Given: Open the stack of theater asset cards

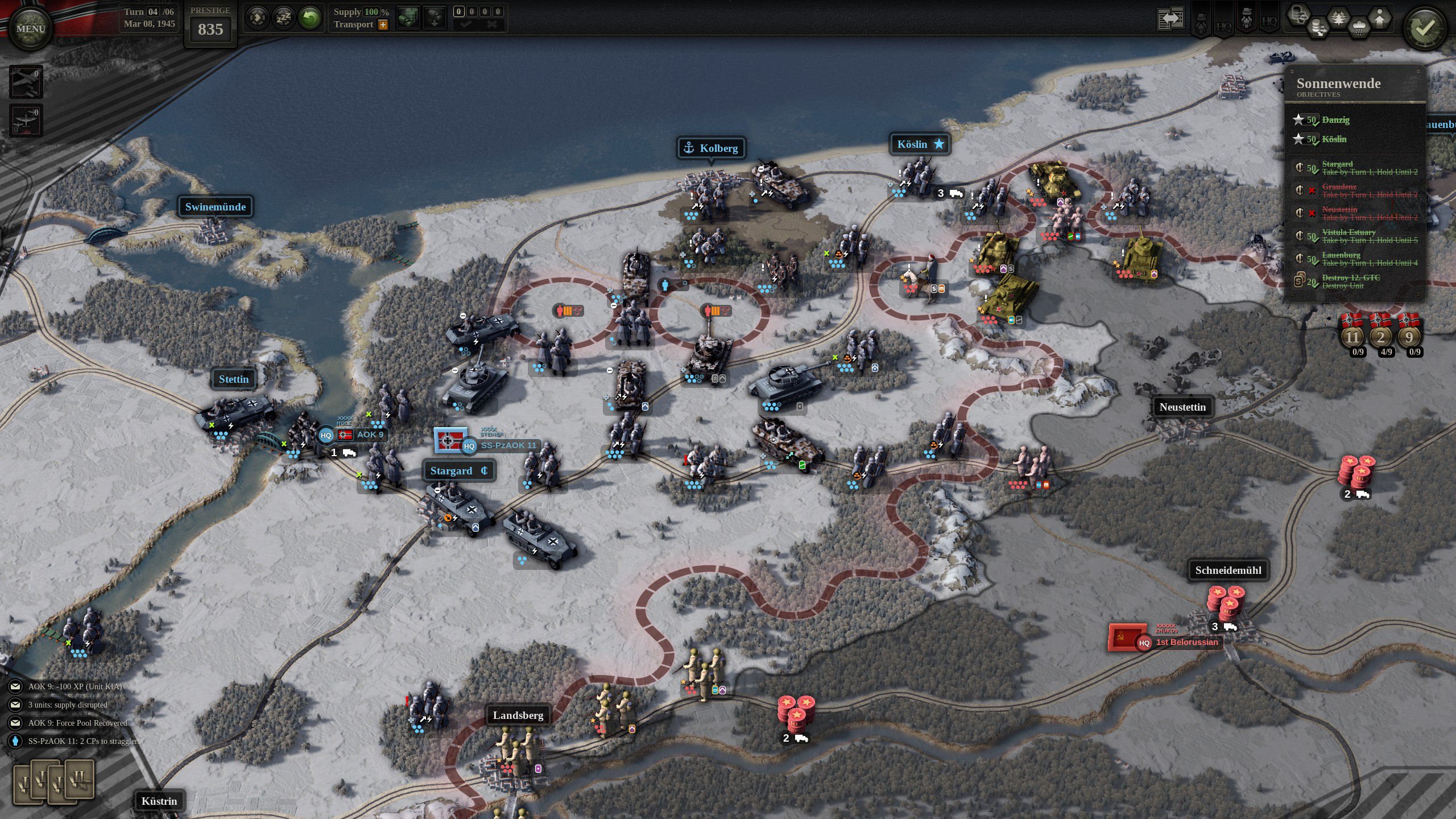Looking at the screenshot, I should (x=53, y=781).
